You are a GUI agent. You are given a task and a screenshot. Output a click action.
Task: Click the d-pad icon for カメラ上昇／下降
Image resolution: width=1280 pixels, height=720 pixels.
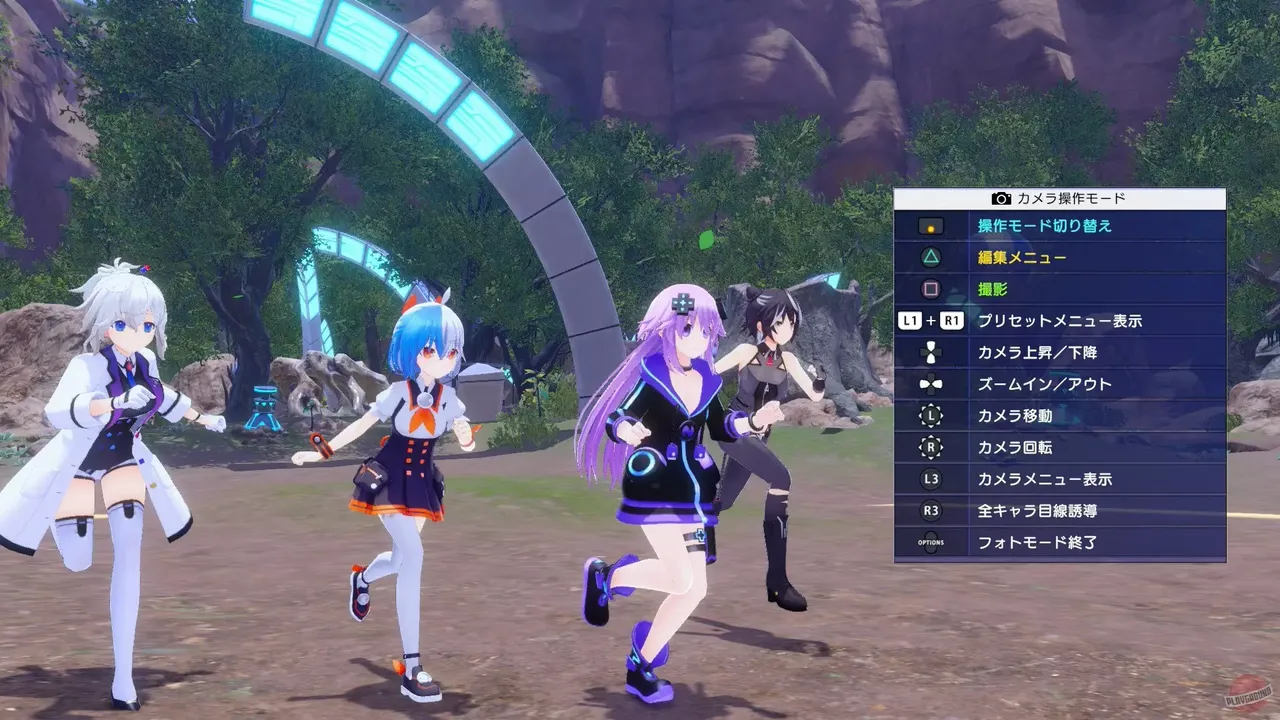click(931, 351)
